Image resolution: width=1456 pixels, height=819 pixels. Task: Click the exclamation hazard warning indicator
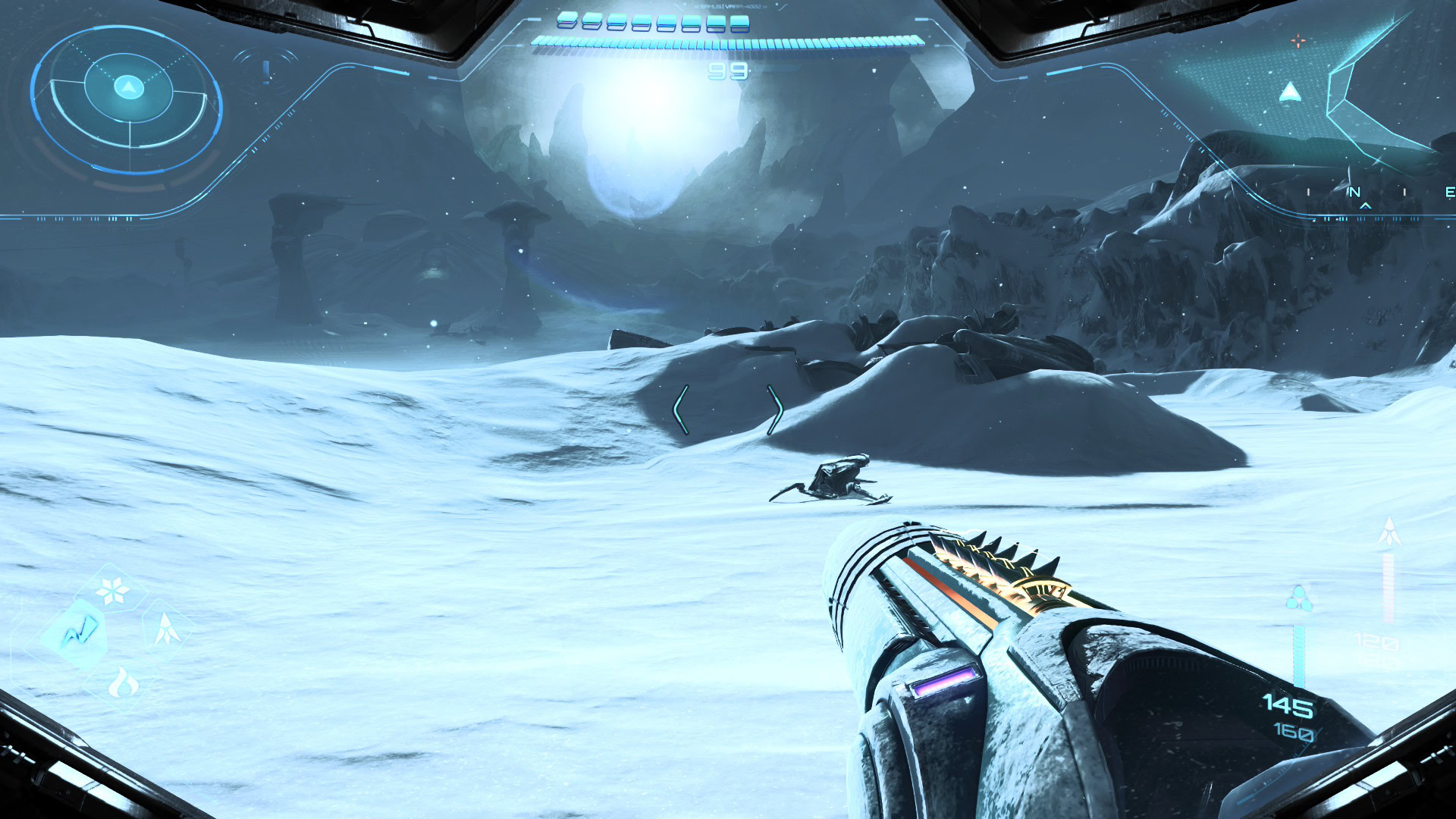(x=266, y=72)
